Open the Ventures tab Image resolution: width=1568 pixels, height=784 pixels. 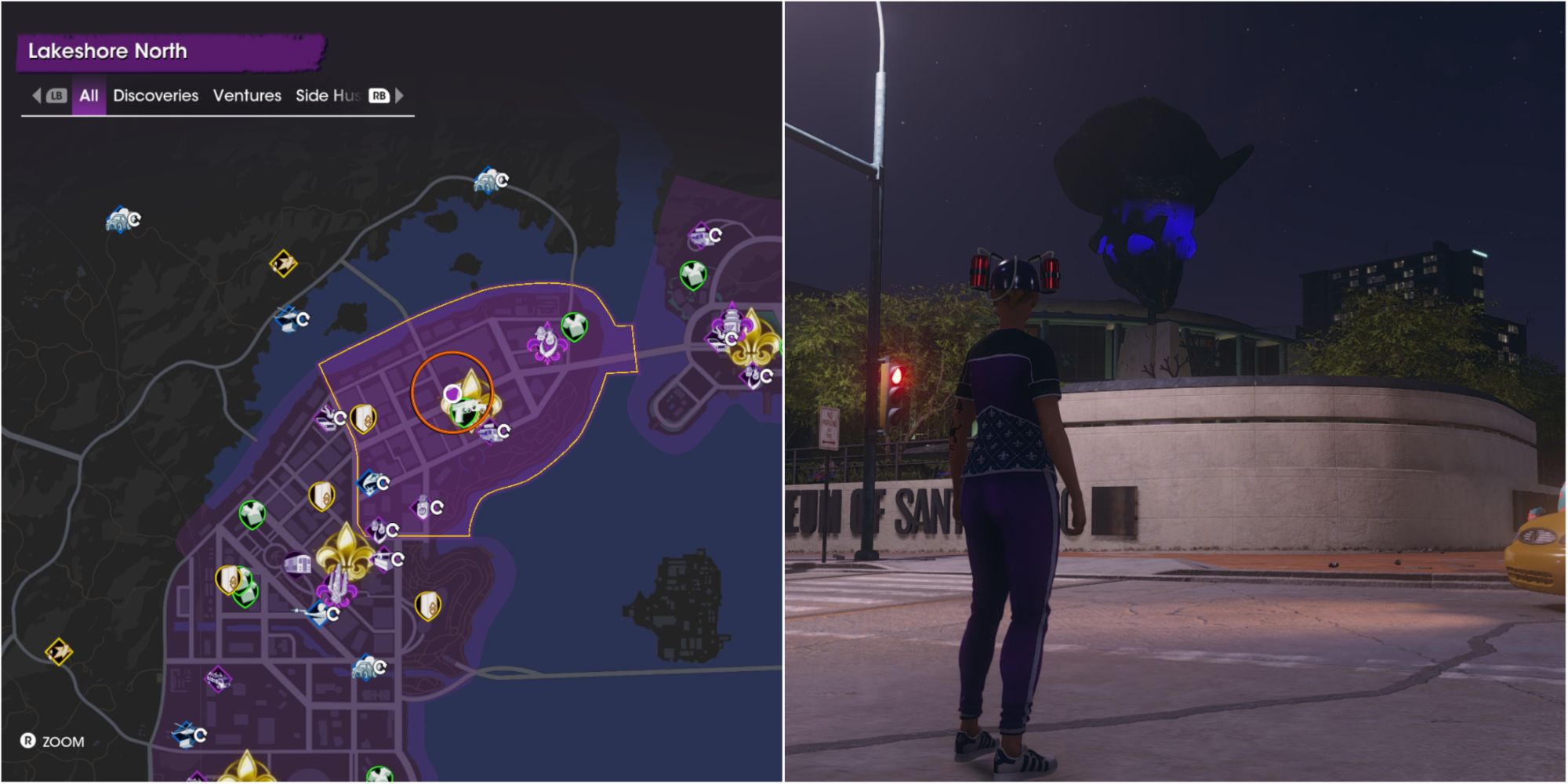tap(248, 96)
